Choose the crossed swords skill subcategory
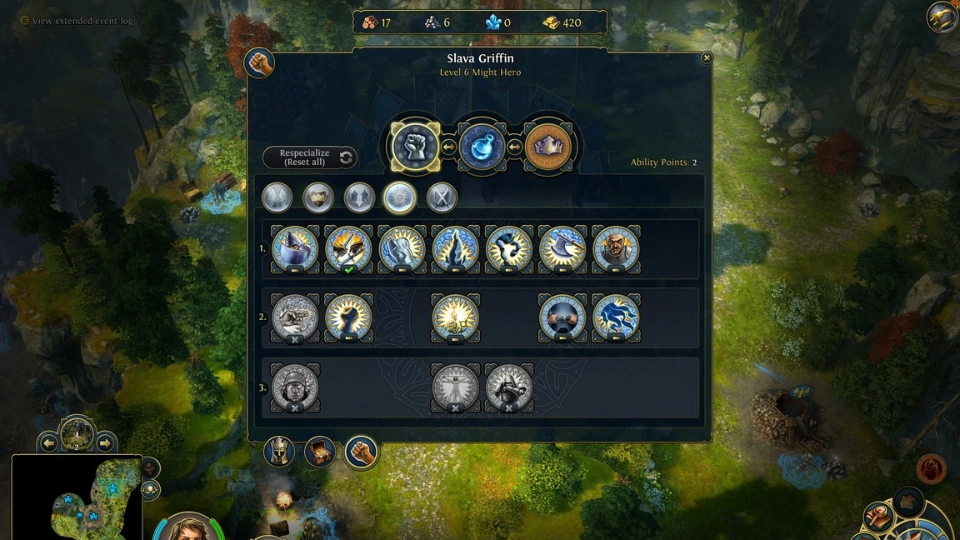Viewport: 960px width, 540px height. point(441,197)
